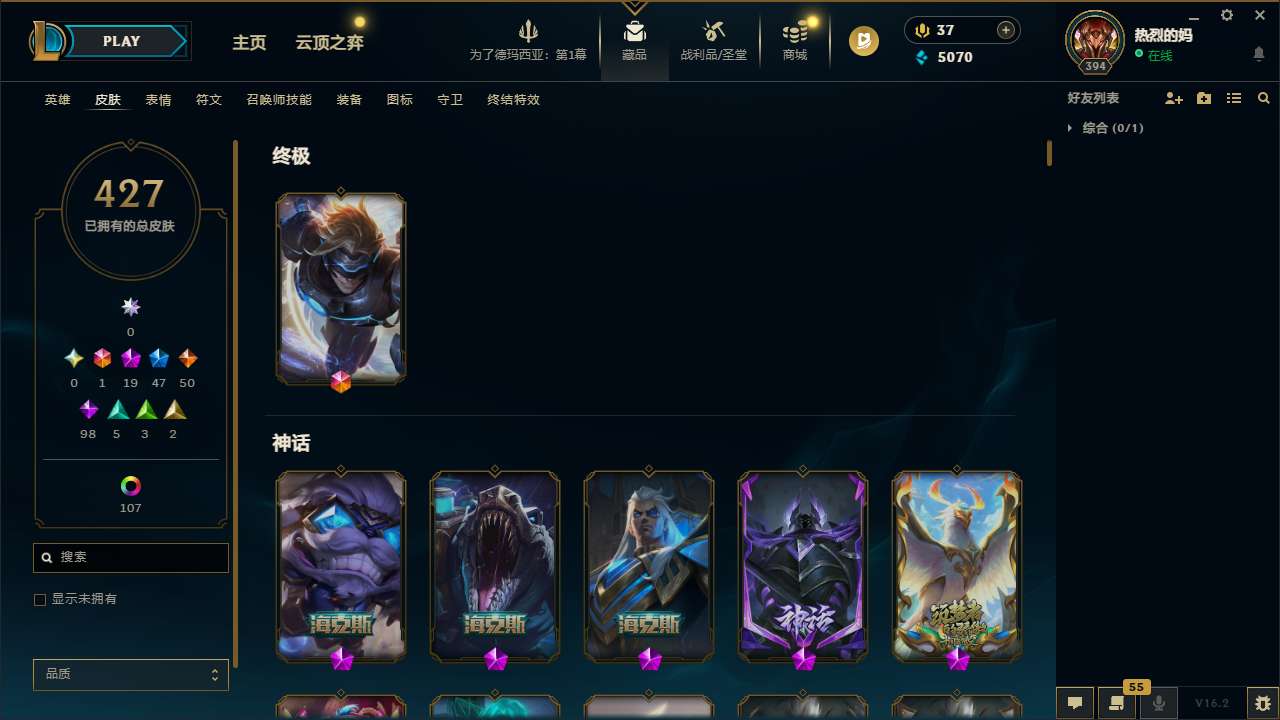The image size is (1280, 720).
Task: Toggle the microphone mute icon
Action: tap(1159, 703)
